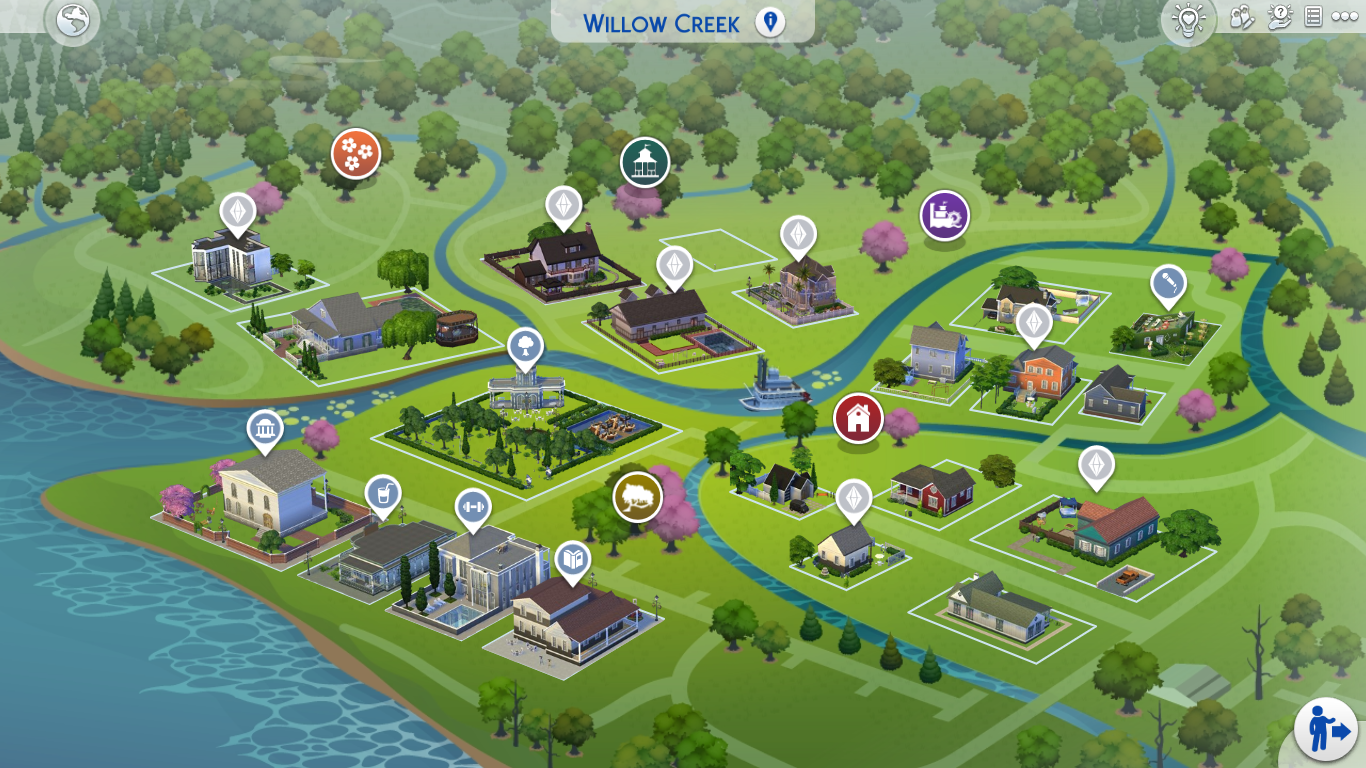Open the Lessons notepad icon
Screen dimensions: 1366x768
1314,16
